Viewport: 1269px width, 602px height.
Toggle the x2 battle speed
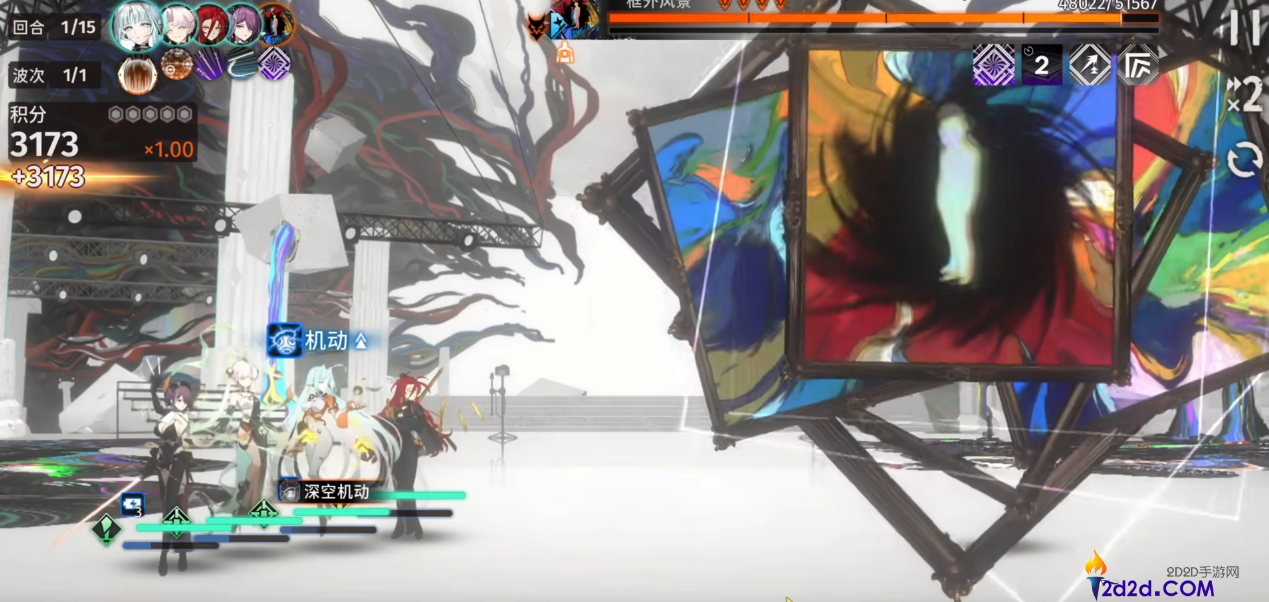click(x=1245, y=94)
